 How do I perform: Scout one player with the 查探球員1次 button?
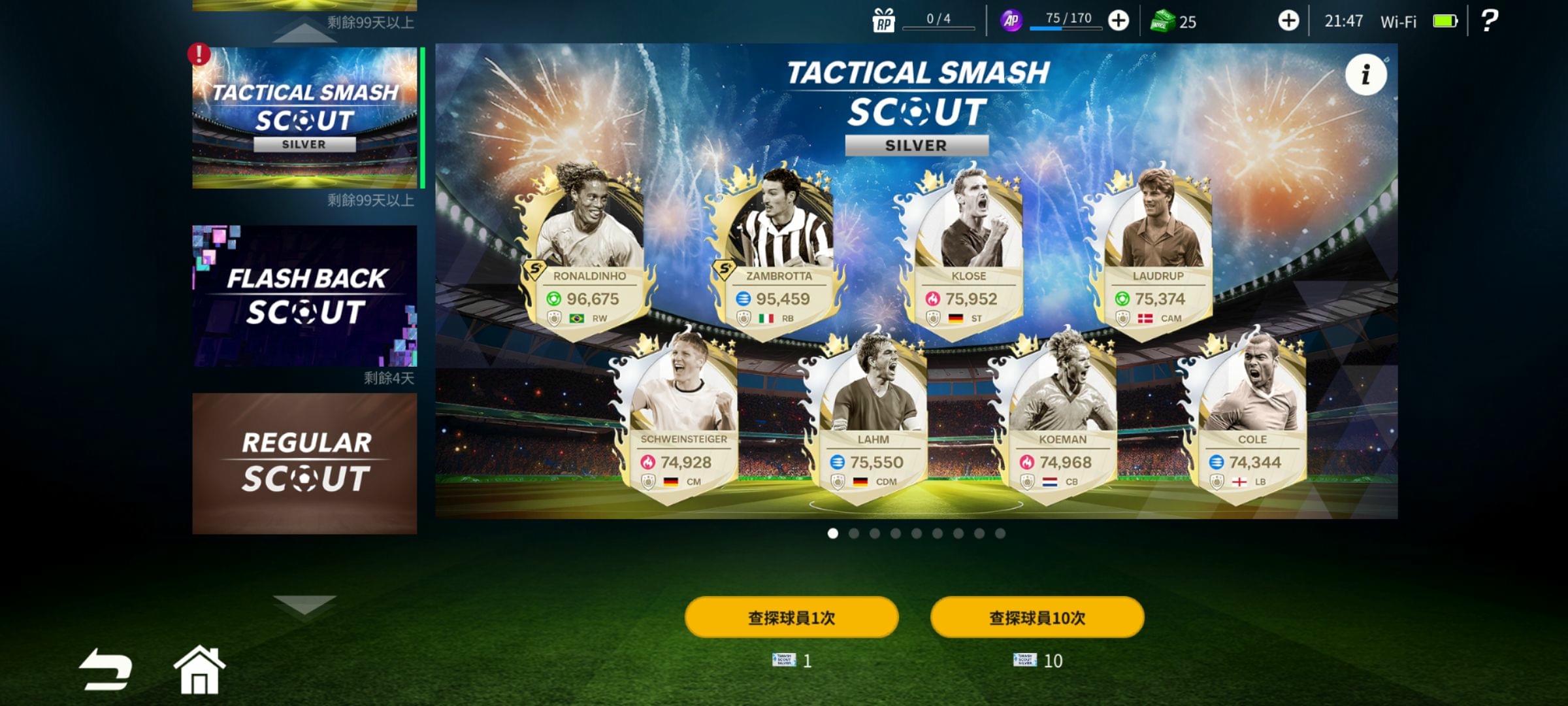pos(791,617)
